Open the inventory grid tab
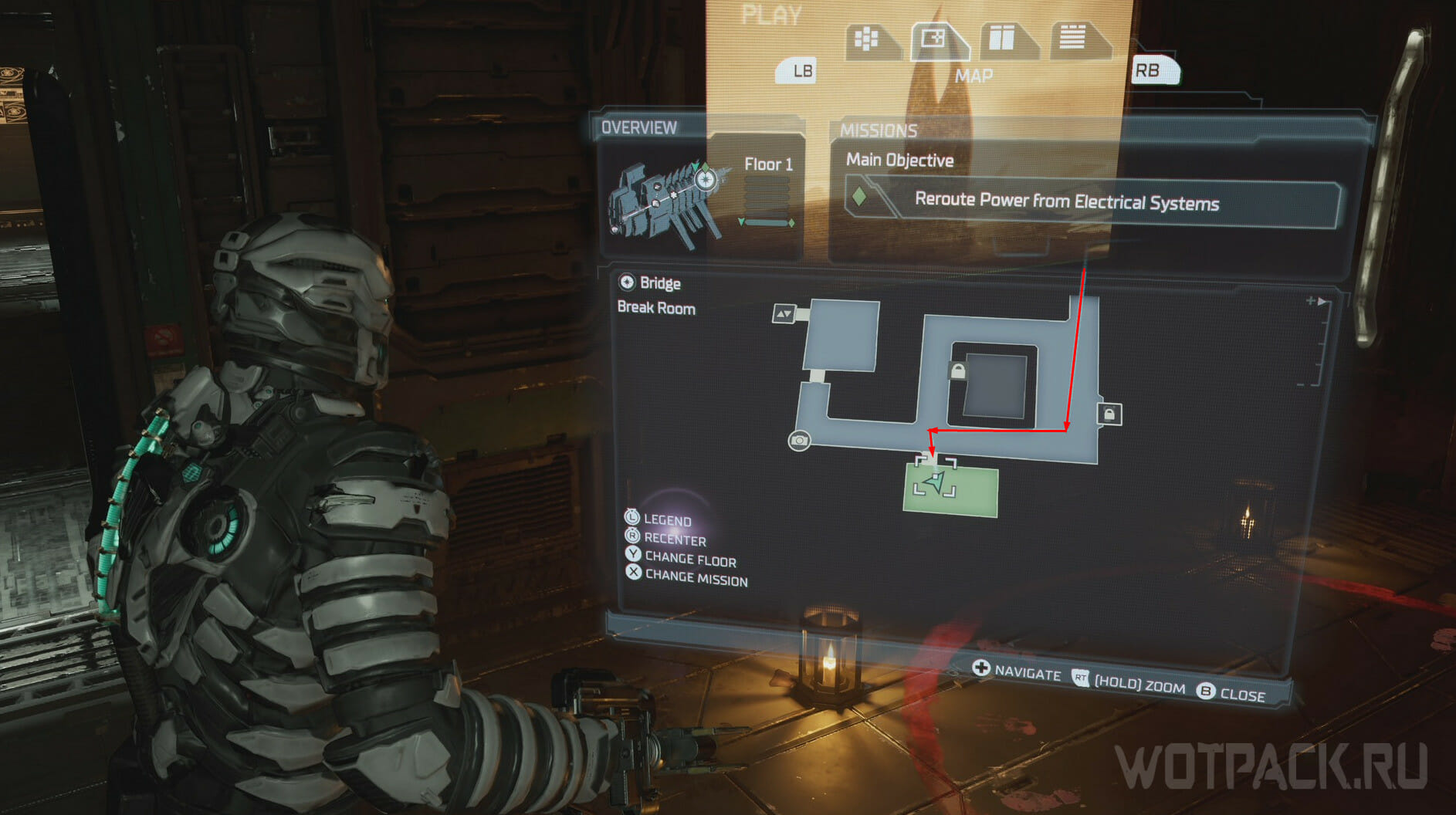The height and width of the screenshot is (815, 1456). (x=868, y=39)
